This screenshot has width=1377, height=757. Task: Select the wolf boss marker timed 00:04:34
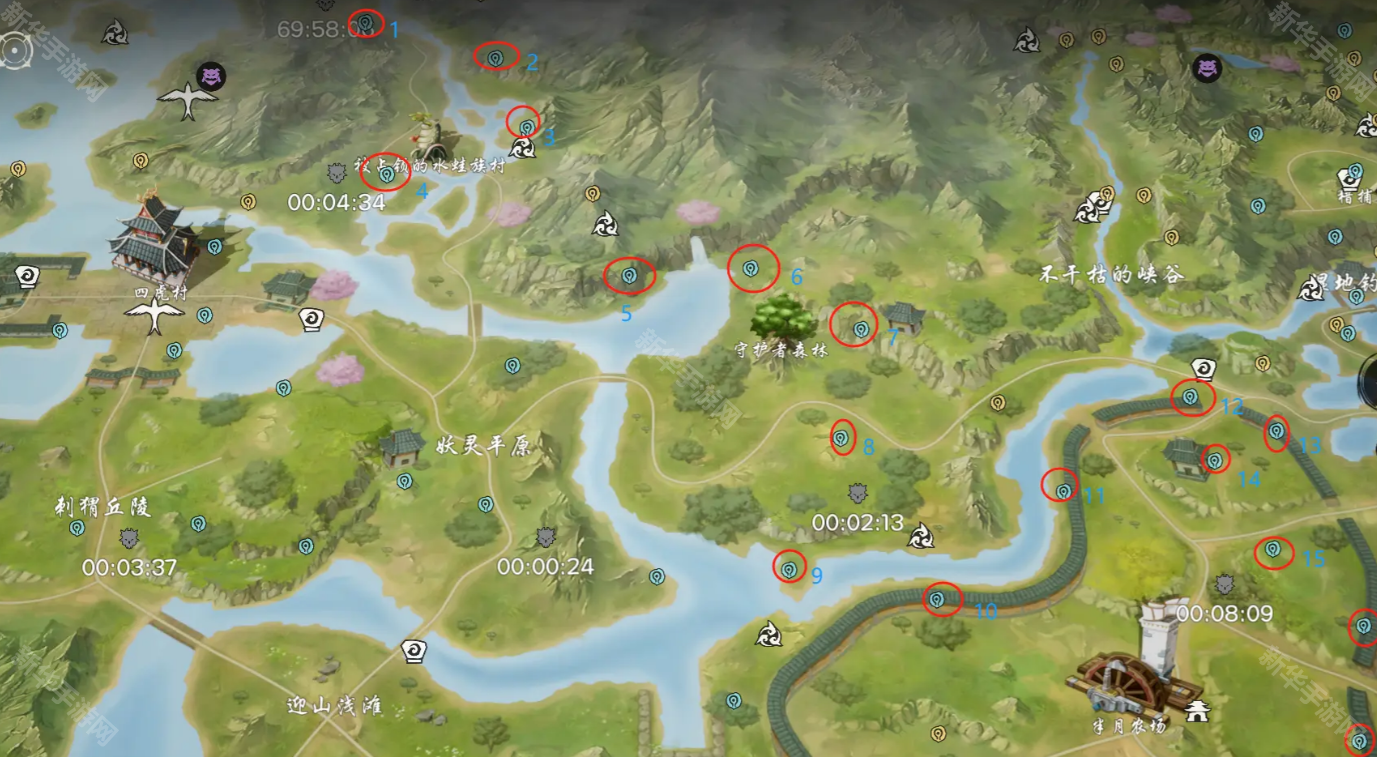(x=337, y=174)
